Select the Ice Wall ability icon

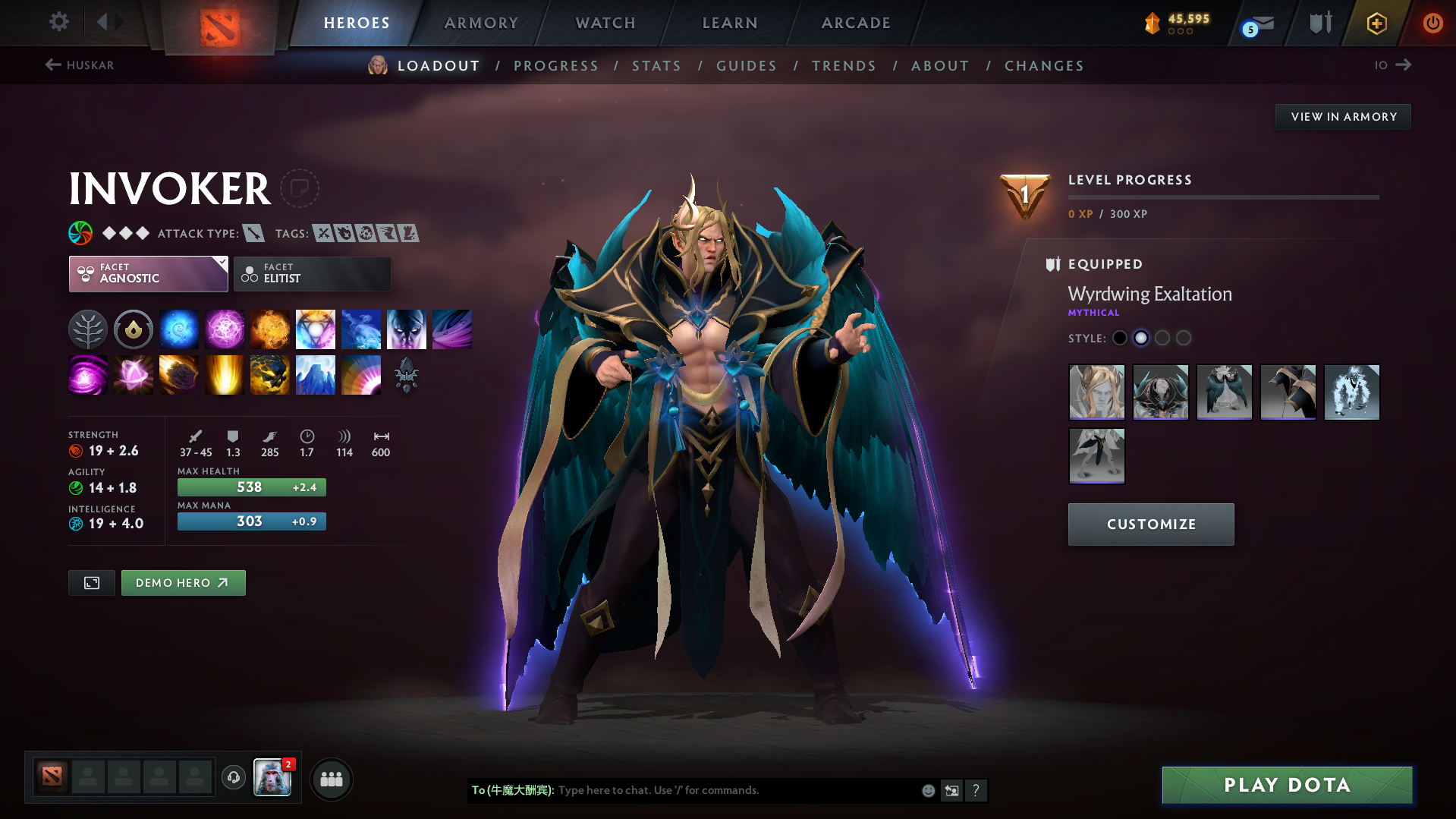coord(316,375)
